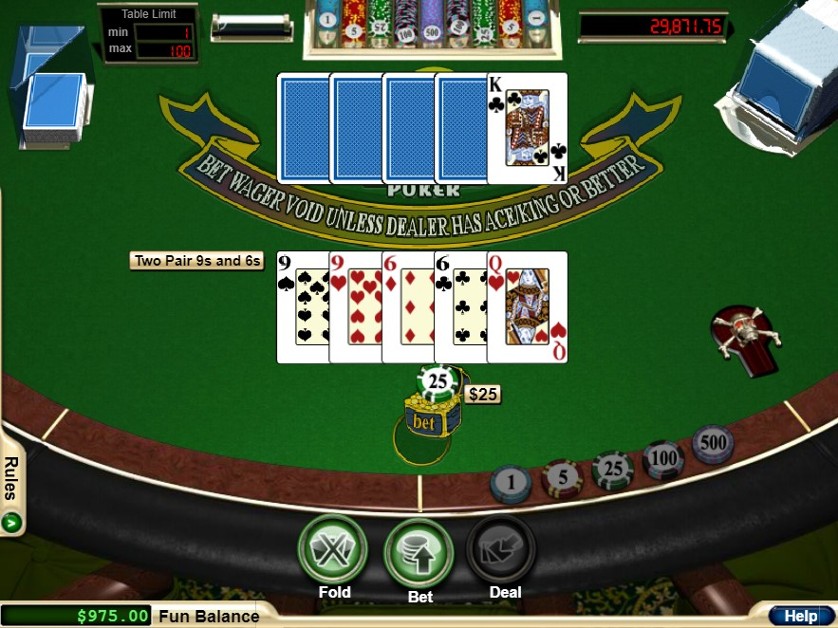
Task: Pick the 25 chip on the rail
Action: click(x=612, y=470)
